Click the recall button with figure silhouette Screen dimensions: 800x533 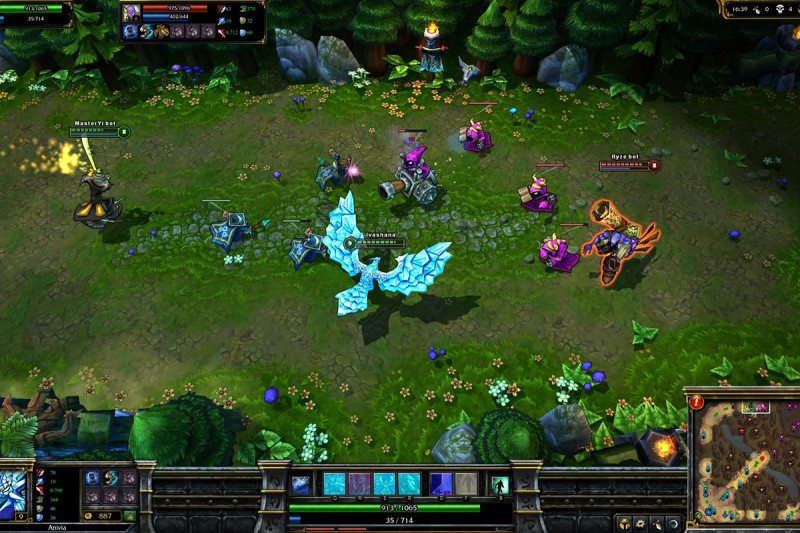point(499,485)
